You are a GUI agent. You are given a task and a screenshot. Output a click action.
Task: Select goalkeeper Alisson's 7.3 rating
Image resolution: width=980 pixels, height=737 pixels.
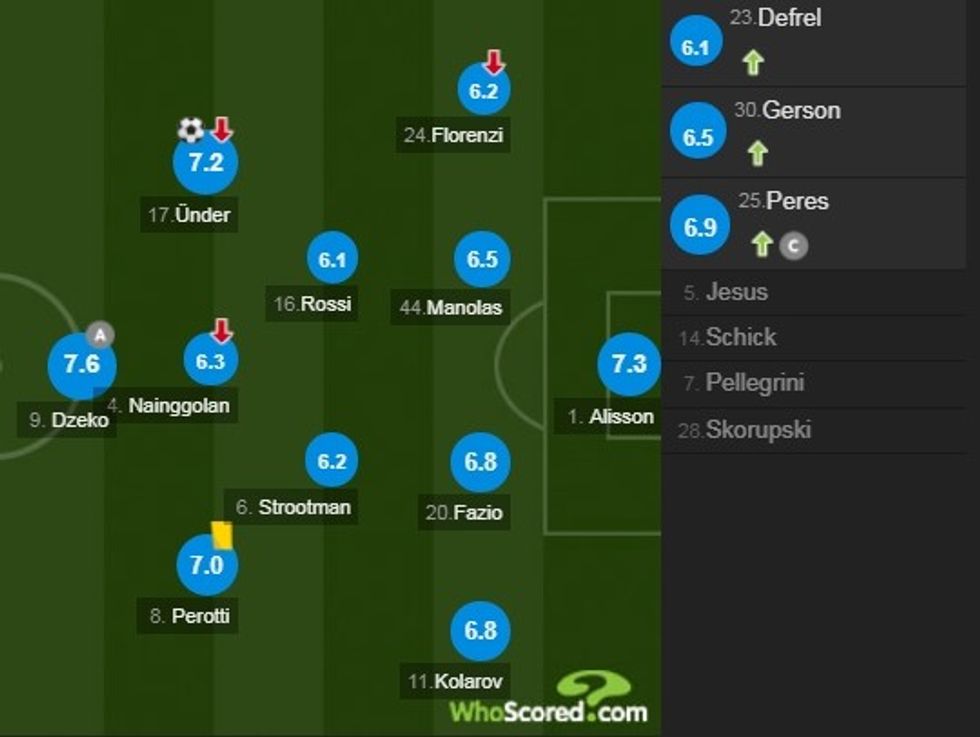(629, 364)
